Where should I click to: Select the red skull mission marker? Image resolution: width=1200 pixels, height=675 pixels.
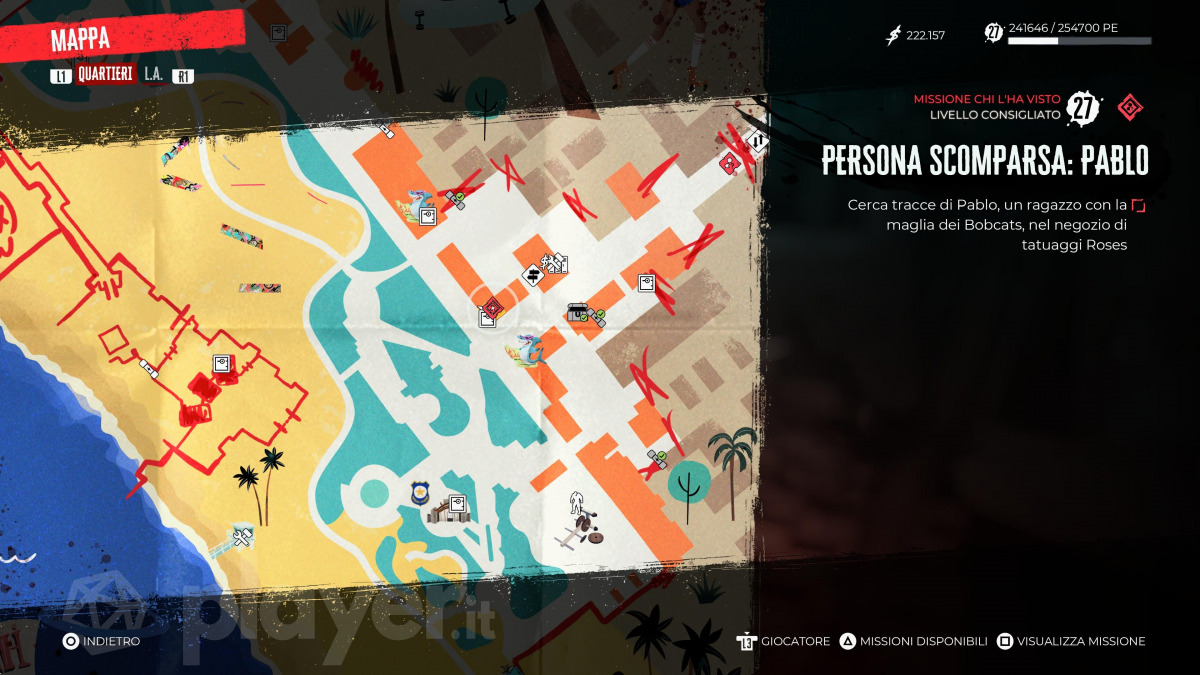click(x=731, y=163)
